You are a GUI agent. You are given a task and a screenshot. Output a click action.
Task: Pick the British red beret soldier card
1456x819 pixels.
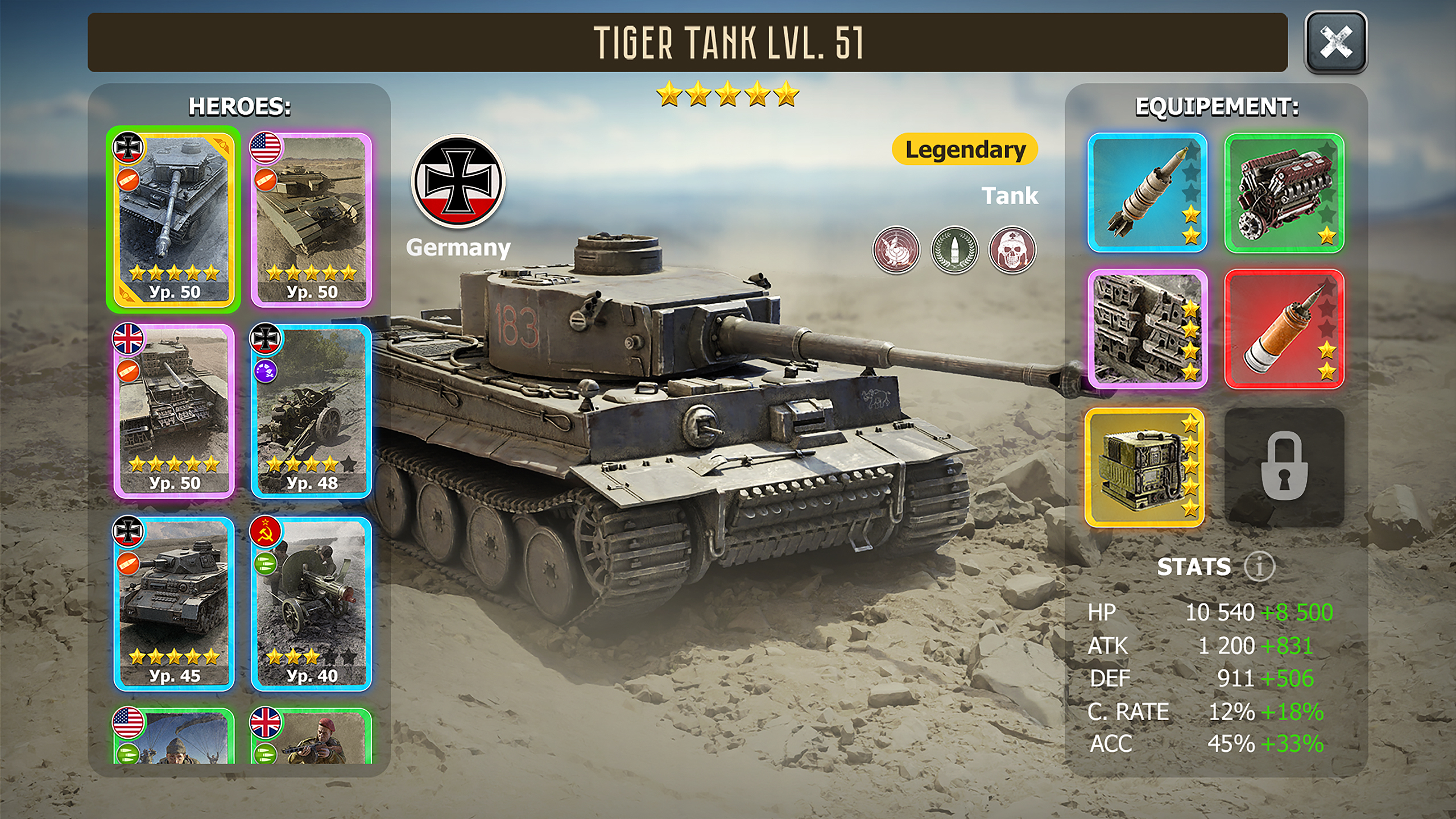[311, 737]
